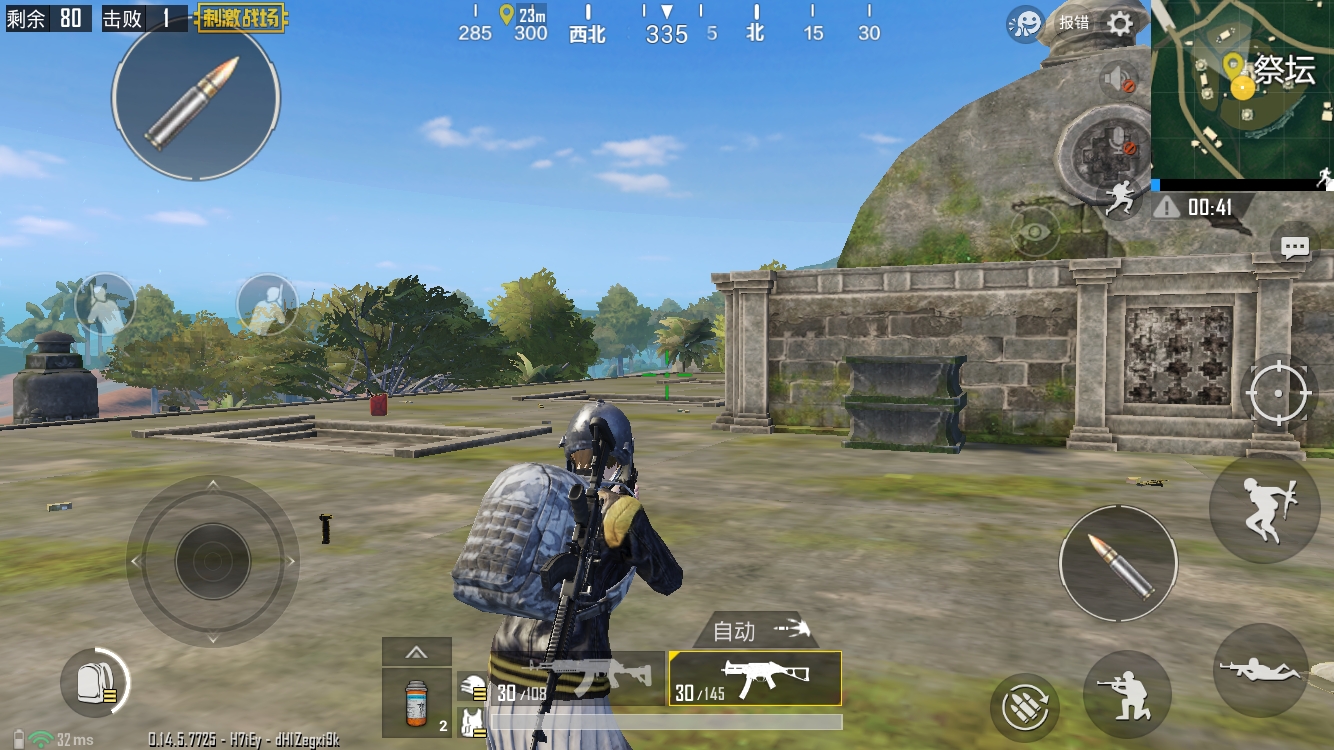The image size is (1334, 750).
Task: Change the 自动 fire mode
Action: (x=756, y=631)
